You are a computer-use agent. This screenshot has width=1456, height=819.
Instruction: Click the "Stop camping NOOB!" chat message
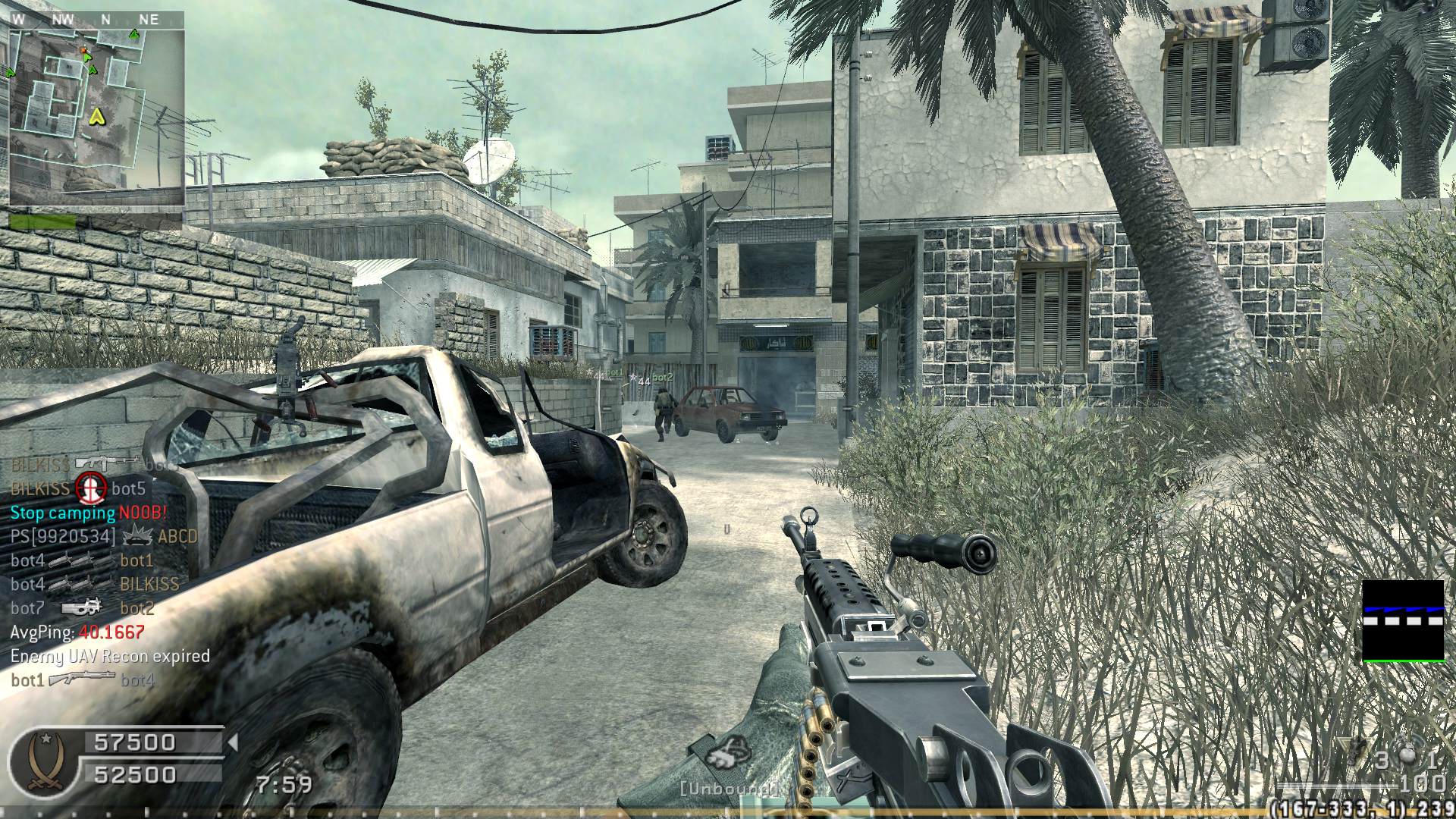[x=88, y=513]
